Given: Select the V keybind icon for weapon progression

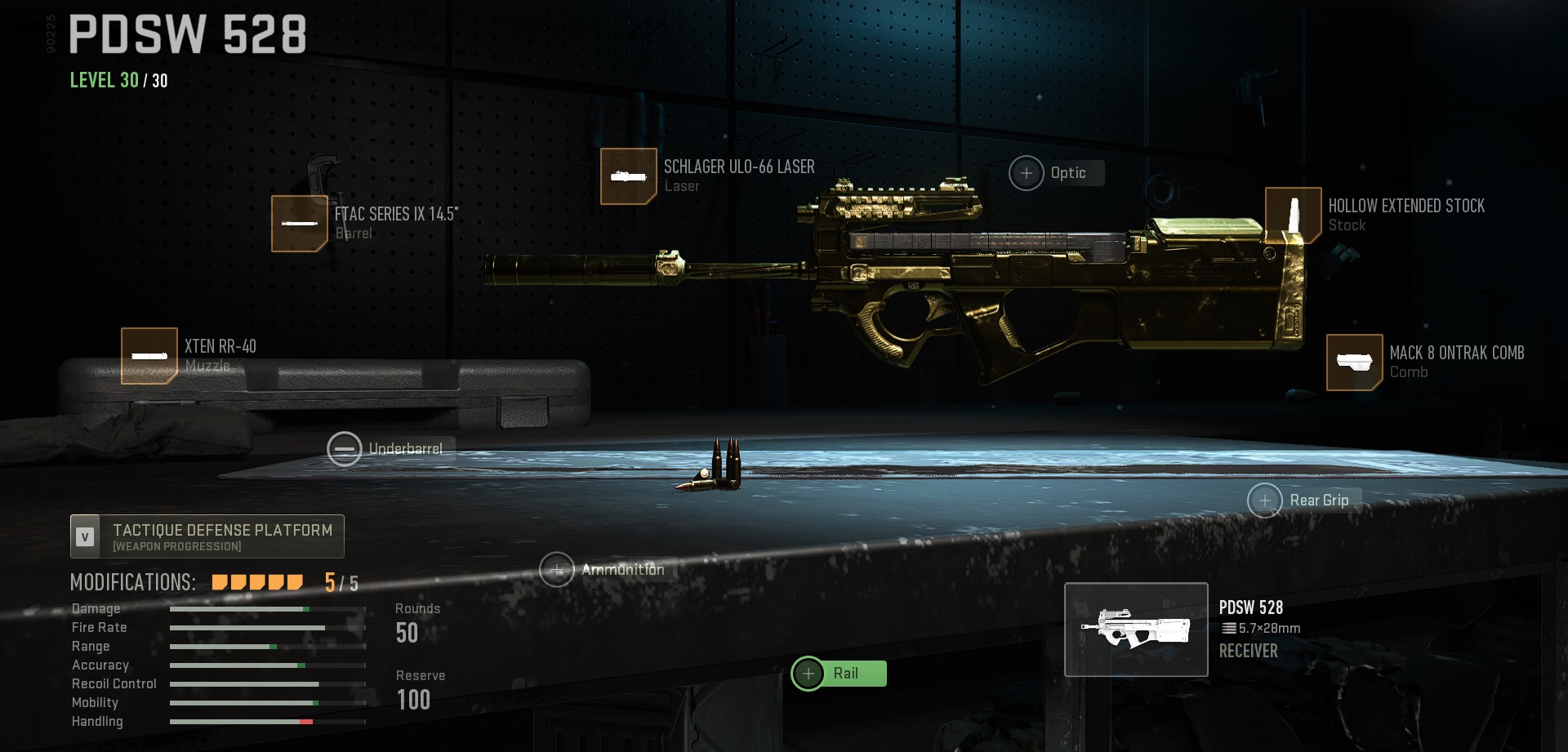Looking at the screenshot, I should [x=83, y=536].
